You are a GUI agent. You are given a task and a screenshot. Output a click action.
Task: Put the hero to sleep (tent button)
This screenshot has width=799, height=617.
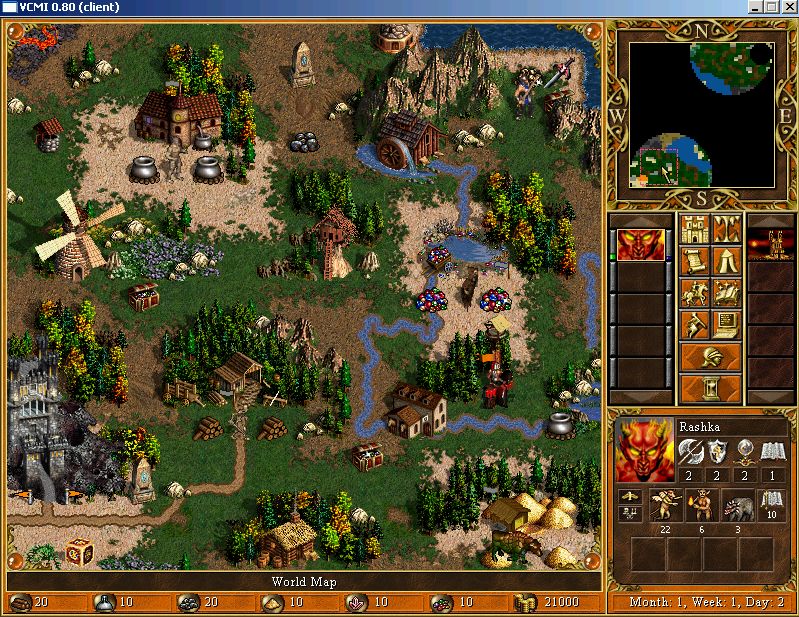726,261
